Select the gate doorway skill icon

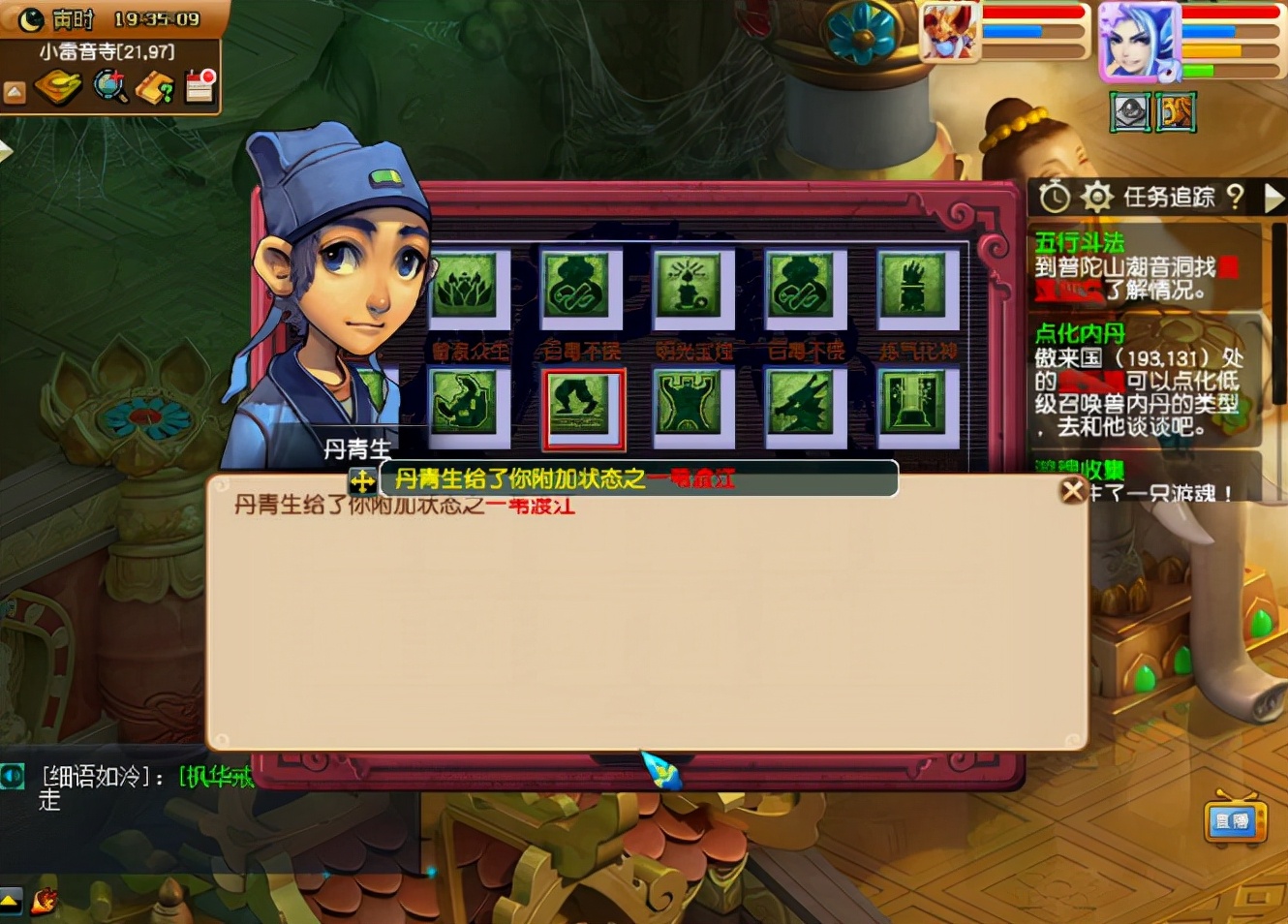[911, 404]
